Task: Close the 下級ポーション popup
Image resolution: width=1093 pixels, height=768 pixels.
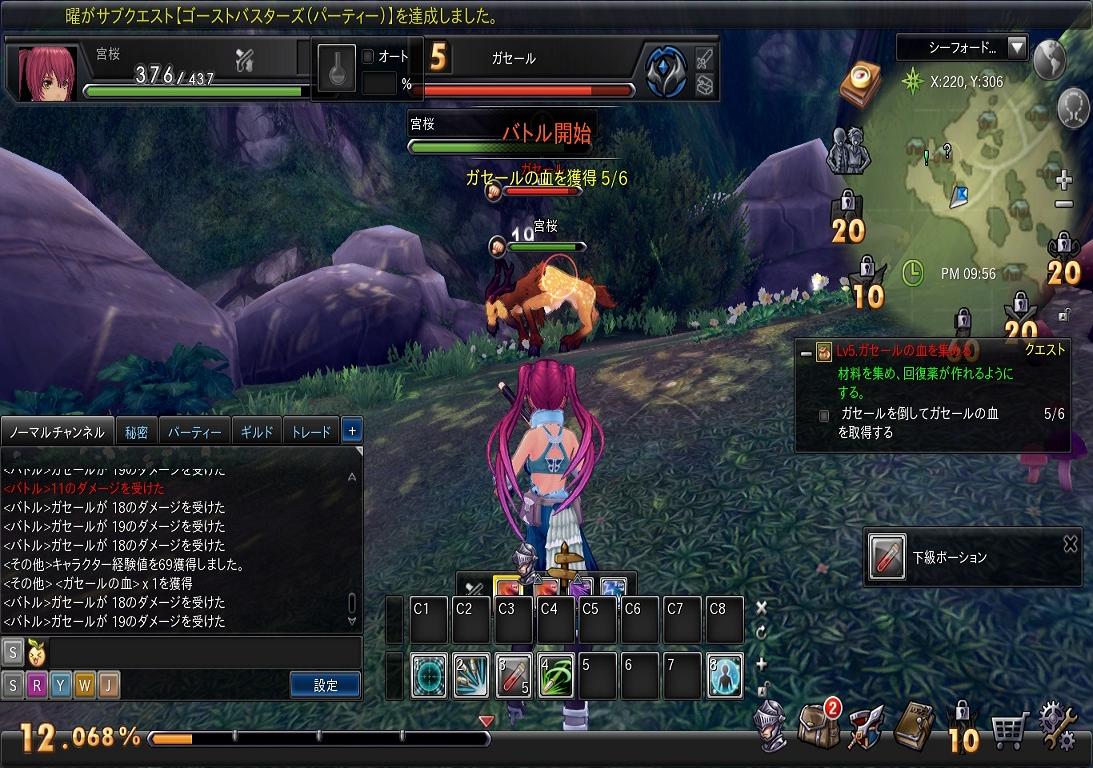Action: (1070, 544)
